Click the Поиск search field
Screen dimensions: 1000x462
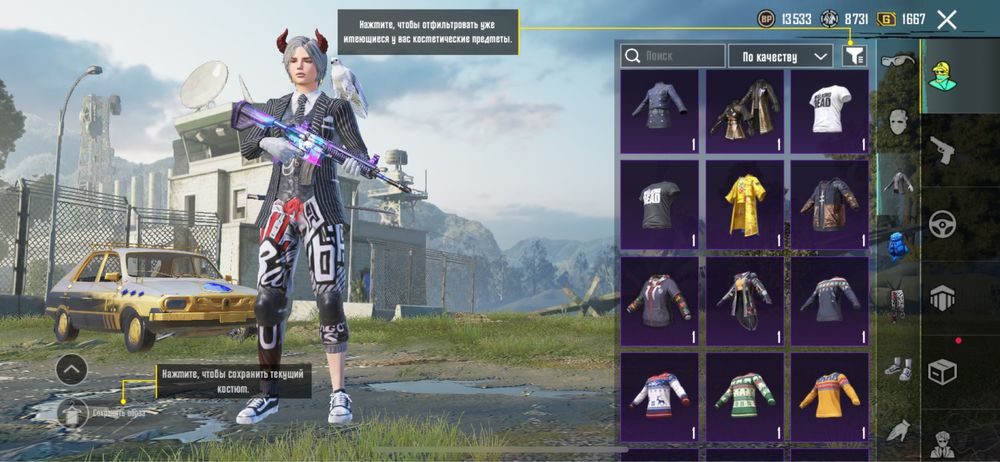tap(672, 56)
